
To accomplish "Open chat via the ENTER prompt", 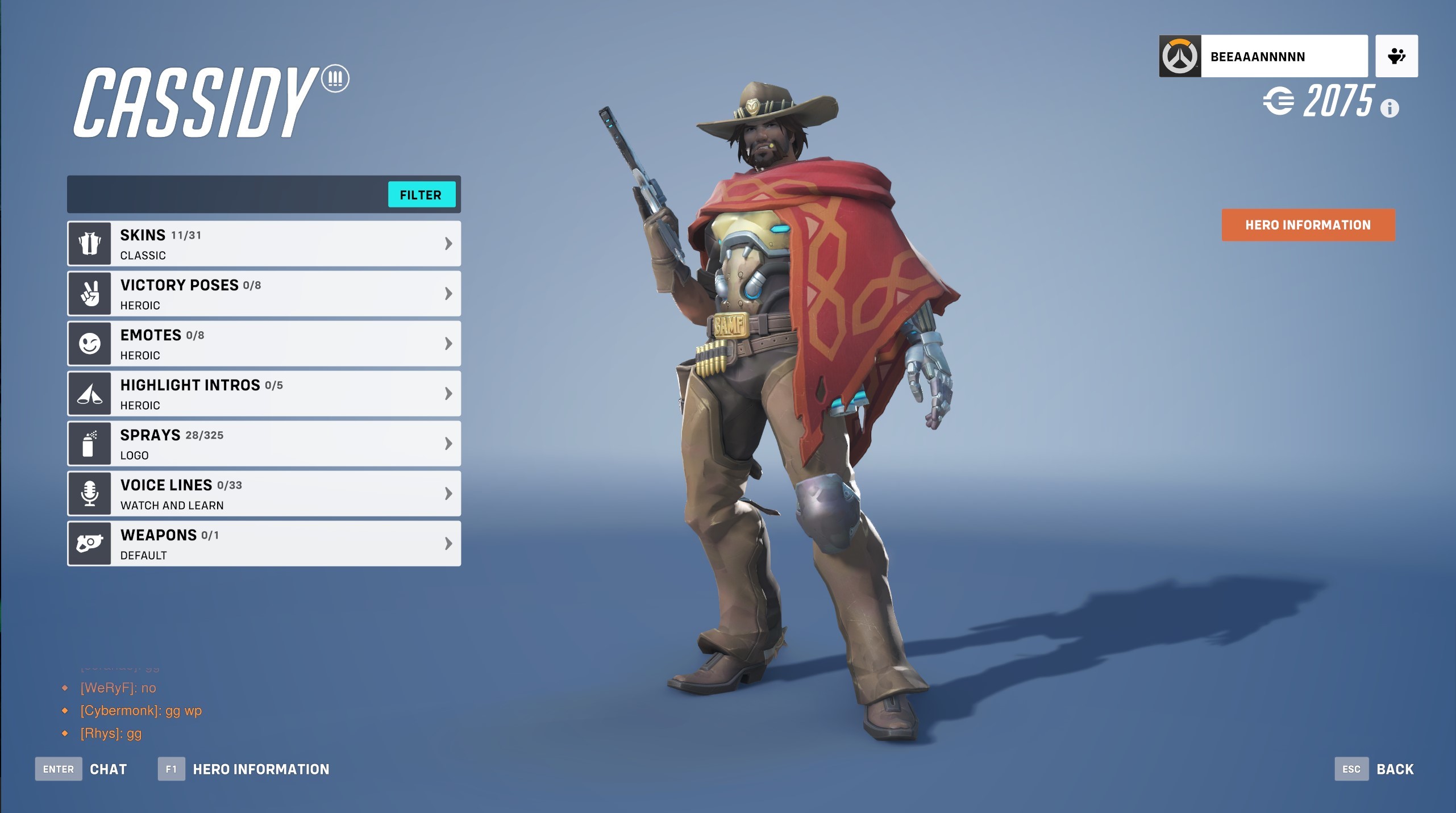I will click(59, 769).
